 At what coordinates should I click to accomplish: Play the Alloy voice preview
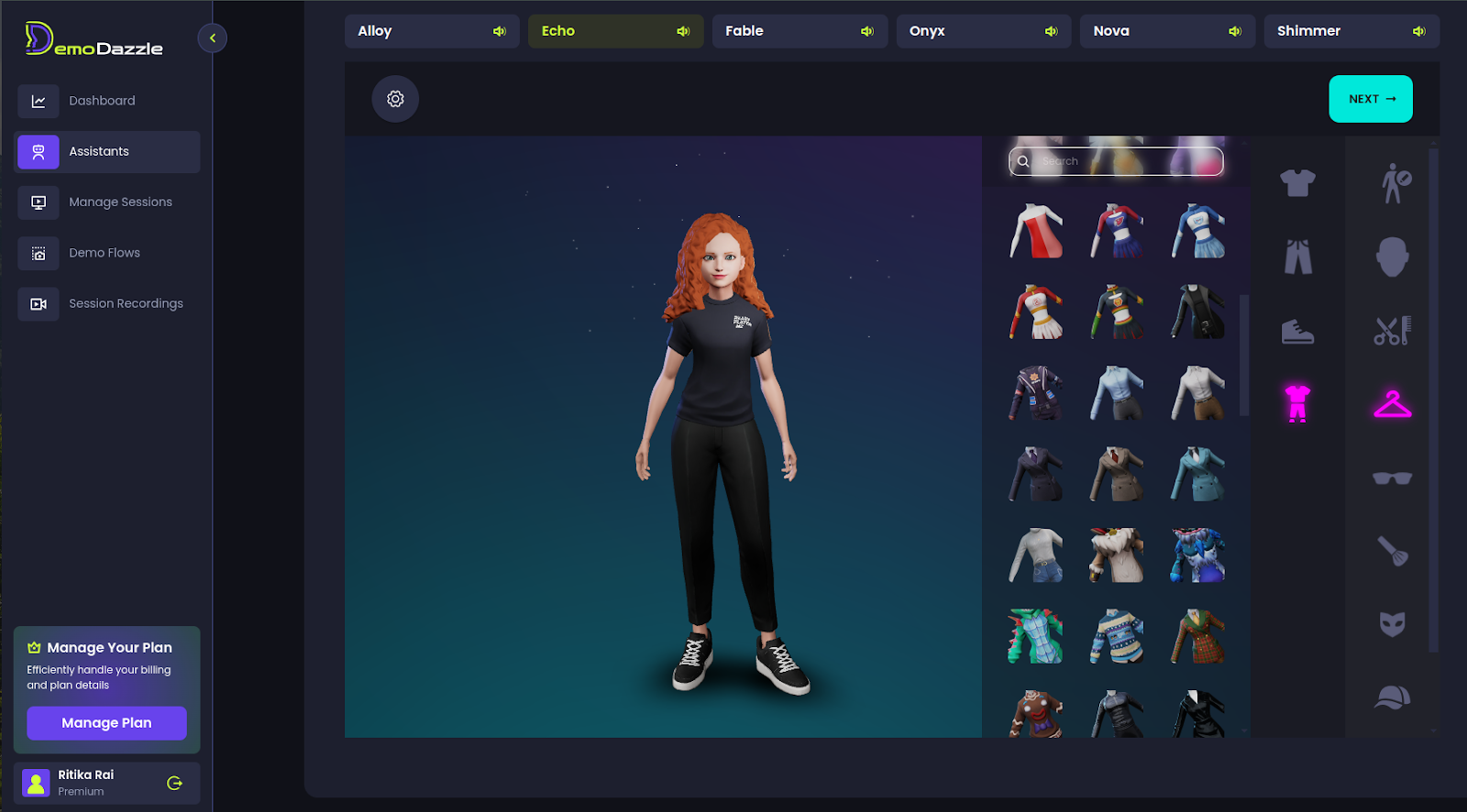(x=499, y=30)
